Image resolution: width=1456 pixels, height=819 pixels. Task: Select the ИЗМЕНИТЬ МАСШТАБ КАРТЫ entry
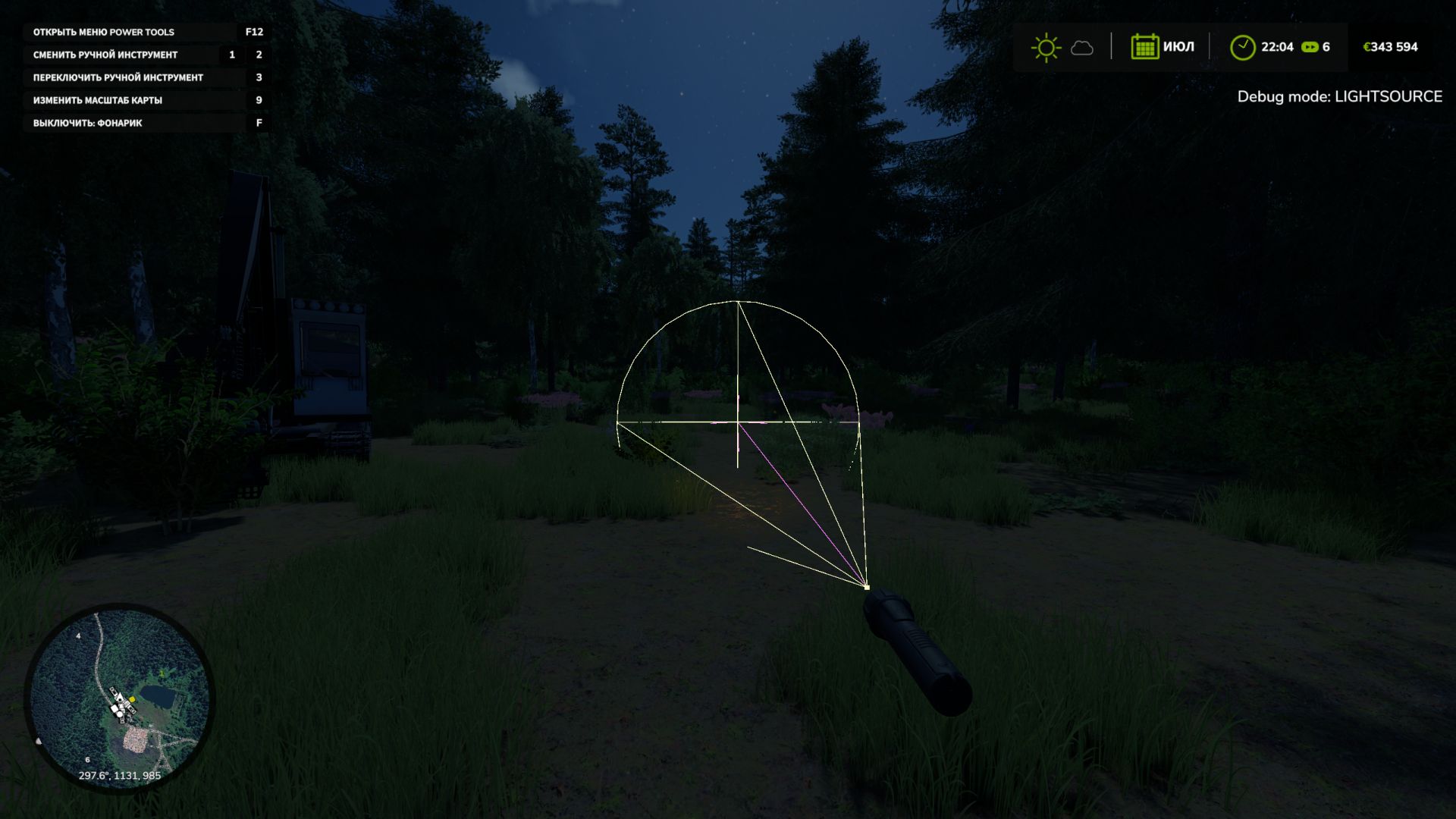pos(99,99)
